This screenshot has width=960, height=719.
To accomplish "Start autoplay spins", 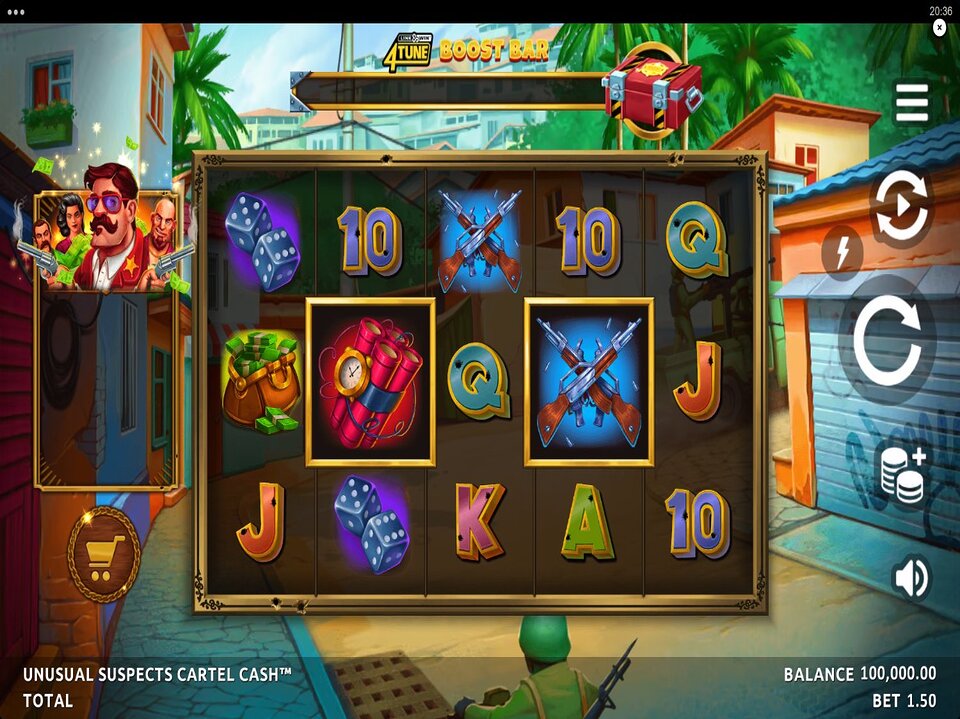I will pyautogui.click(x=900, y=207).
